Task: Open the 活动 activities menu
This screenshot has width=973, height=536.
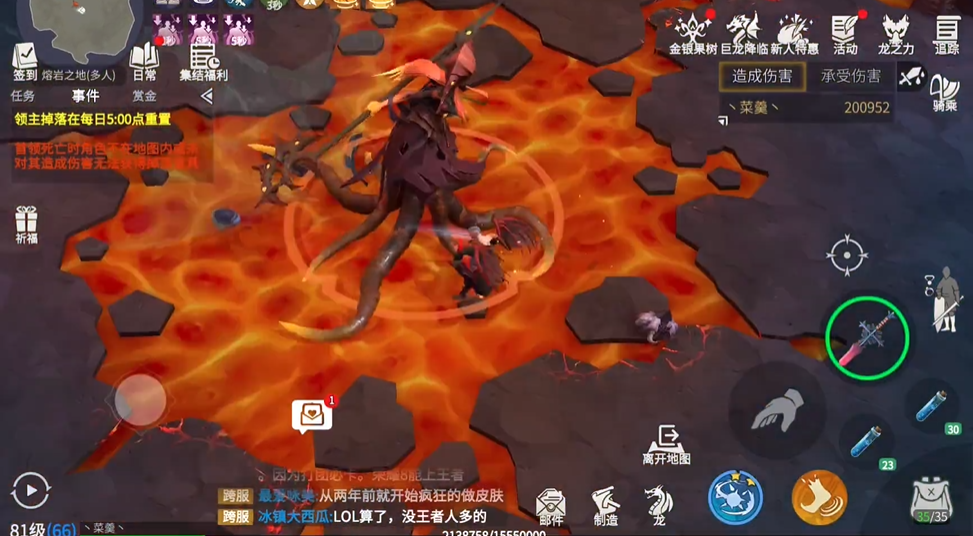Action: point(846,32)
